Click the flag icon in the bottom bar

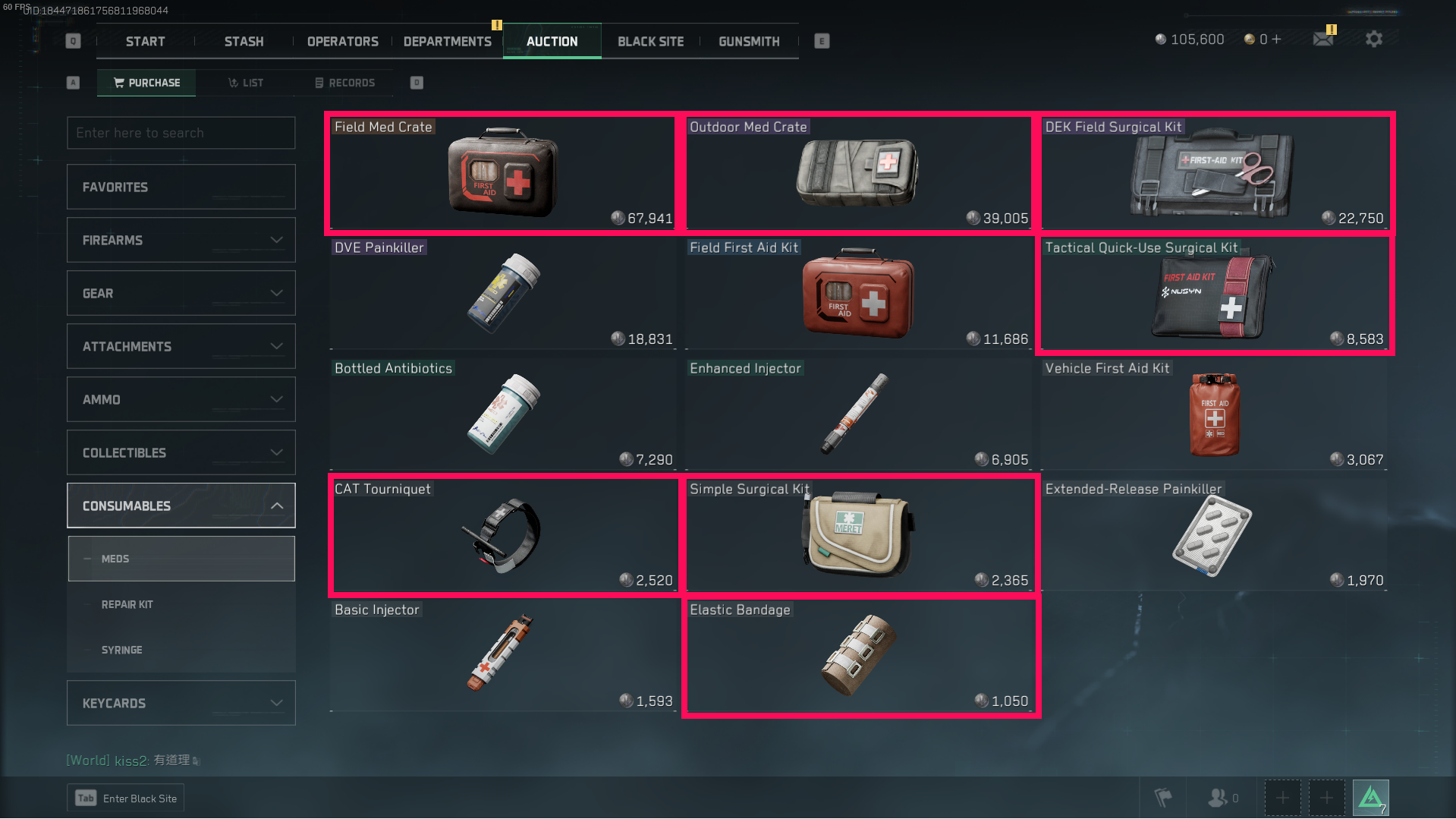(x=1162, y=797)
